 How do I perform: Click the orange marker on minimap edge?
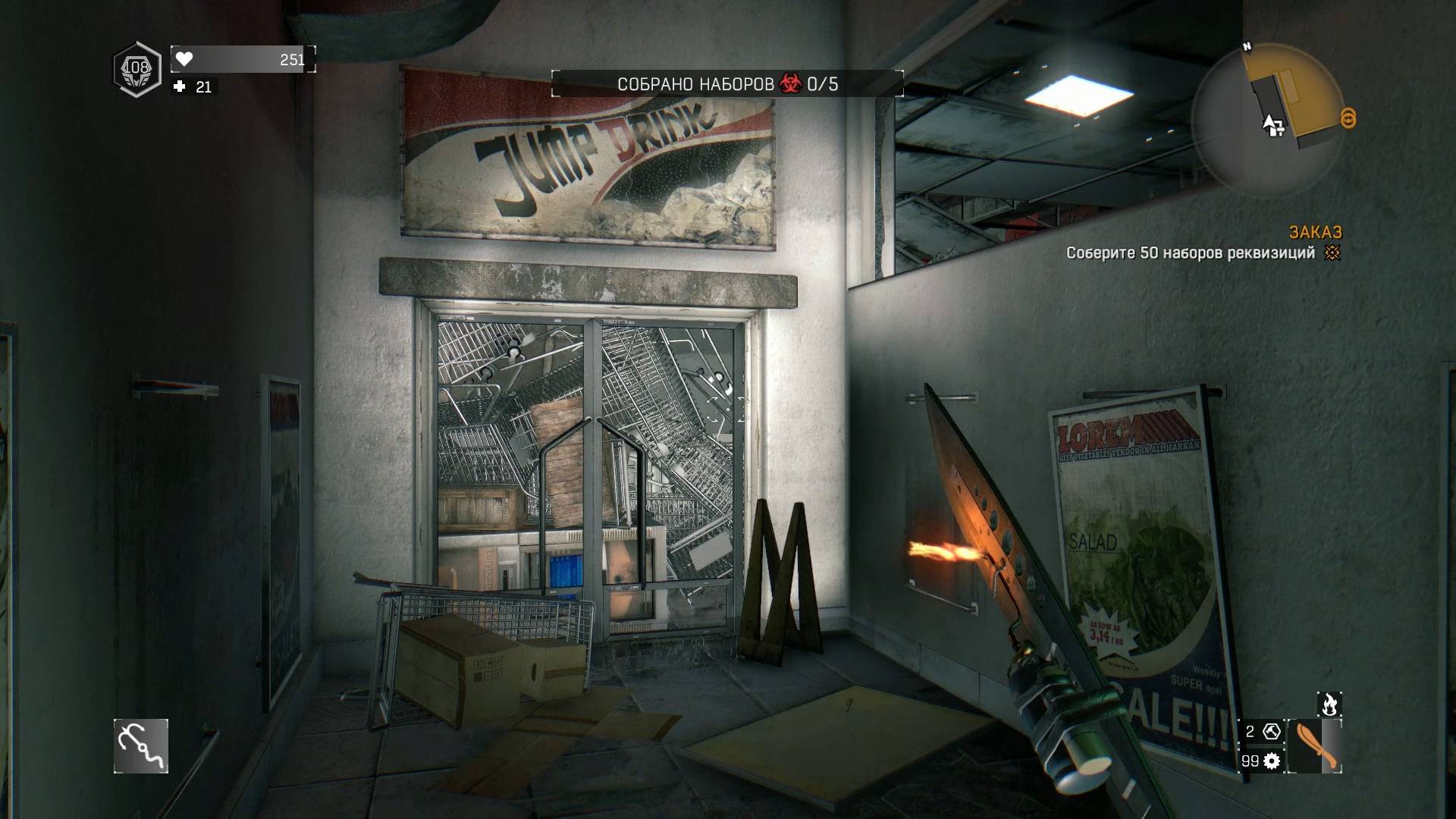coord(1348,118)
